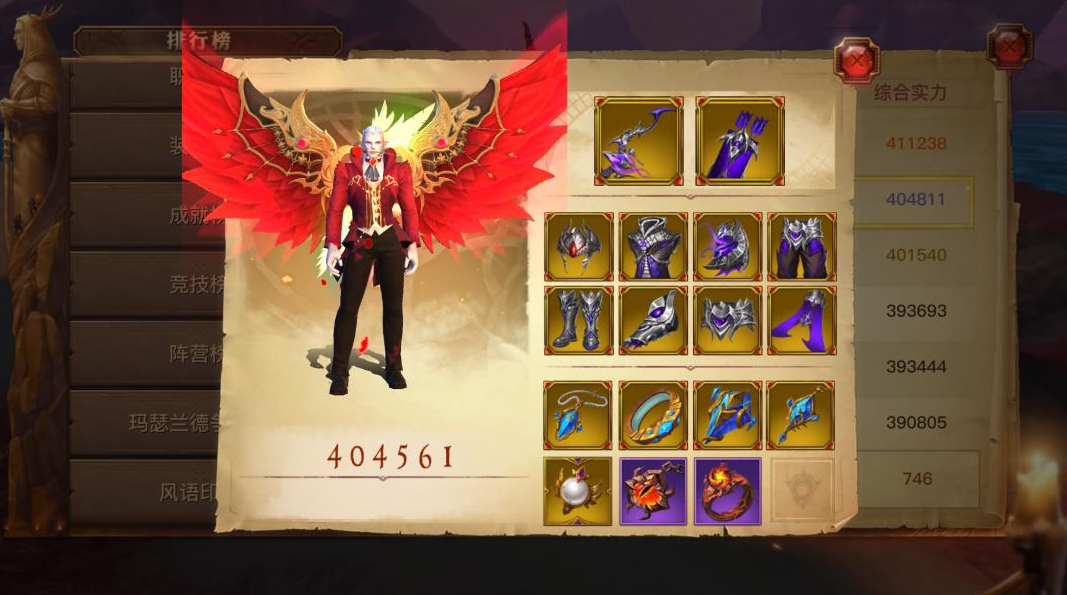Inspect the silver boots slot
Screen dimensions: 1067x595
(x=579, y=321)
